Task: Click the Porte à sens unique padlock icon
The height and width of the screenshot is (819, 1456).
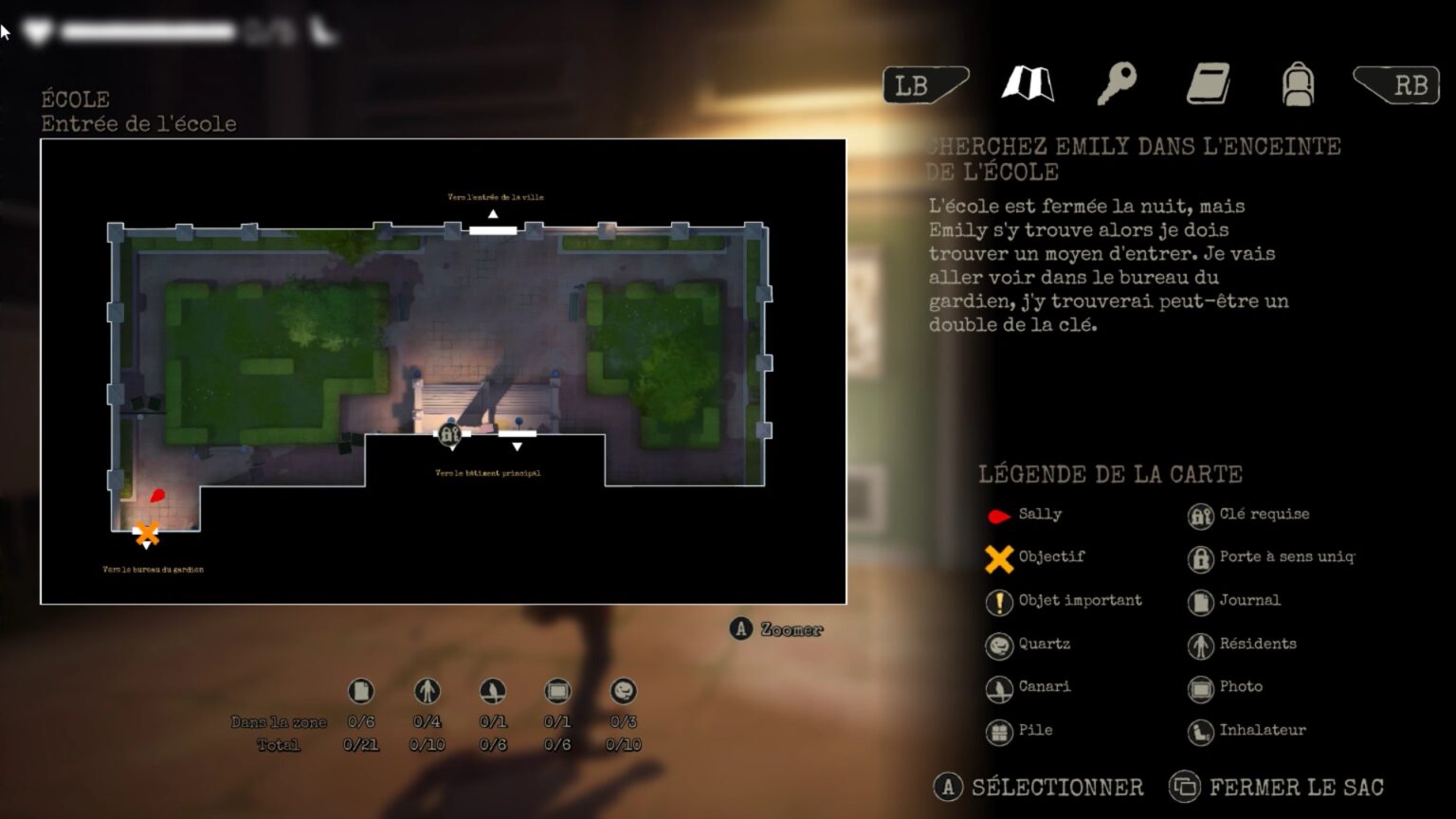Action: coord(1201,557)
